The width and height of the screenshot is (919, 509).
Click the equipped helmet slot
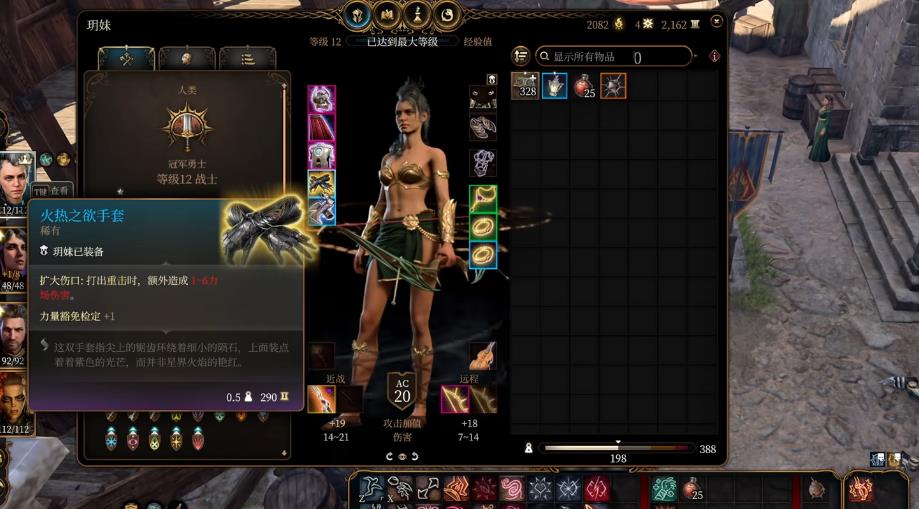[x=321, y=99]
